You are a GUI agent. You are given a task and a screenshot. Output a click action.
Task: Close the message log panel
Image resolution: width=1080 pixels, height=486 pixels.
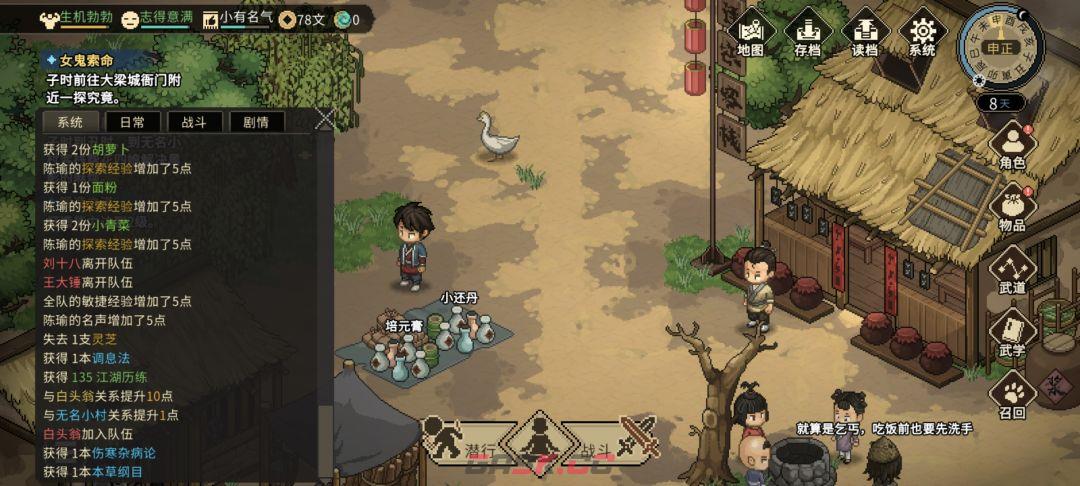pyautogui.click(x=324, y=119)
